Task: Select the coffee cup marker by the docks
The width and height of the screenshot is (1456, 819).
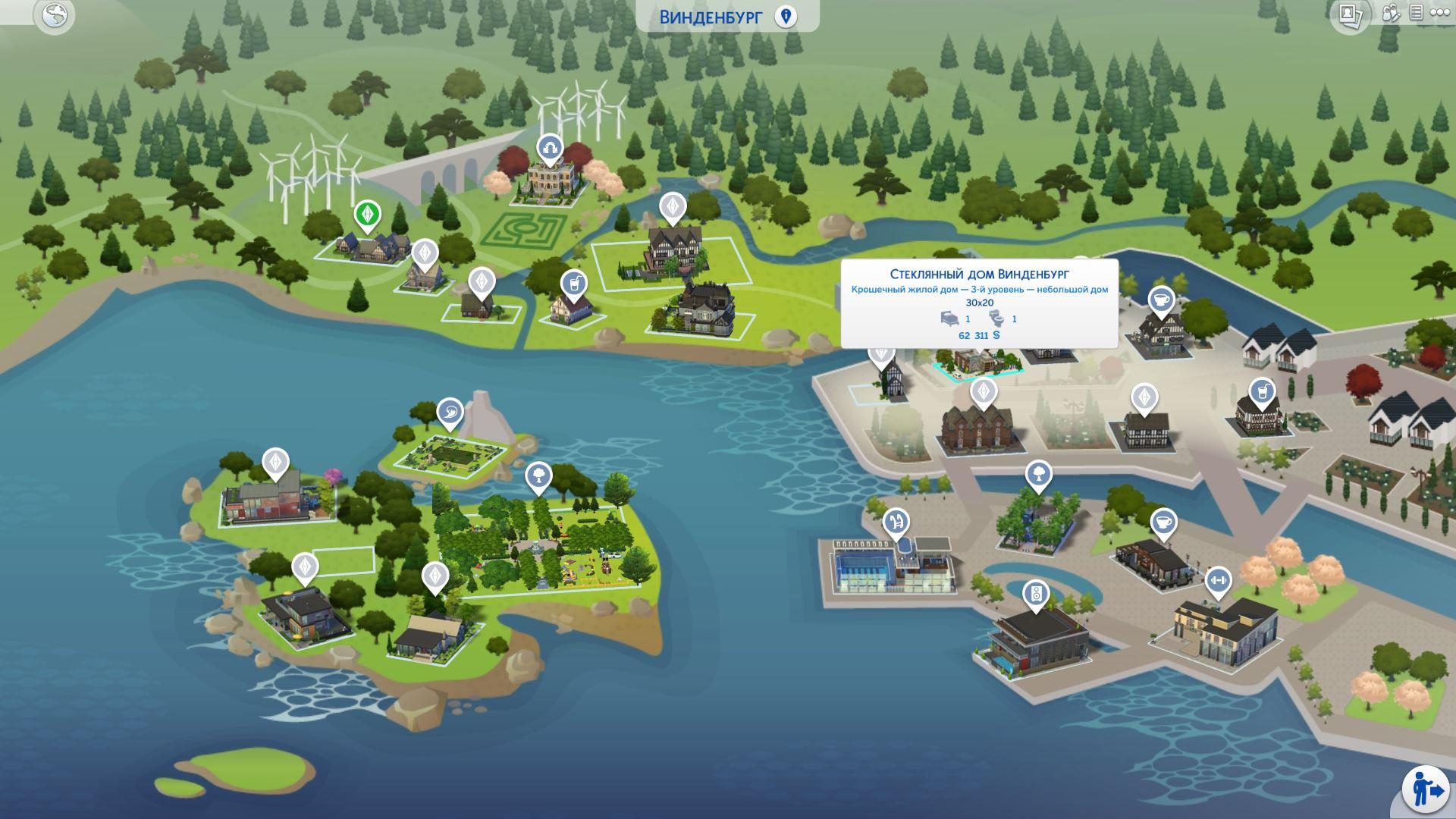Action: pos(1163,522)
